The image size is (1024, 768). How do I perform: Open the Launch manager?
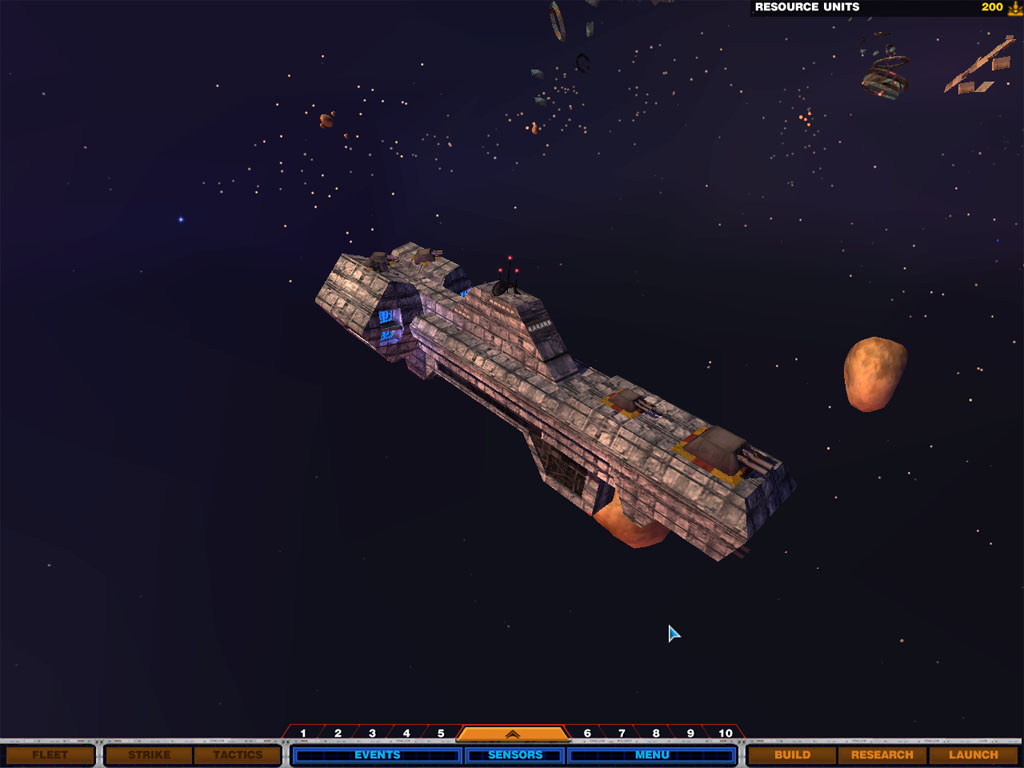[973, 755]
